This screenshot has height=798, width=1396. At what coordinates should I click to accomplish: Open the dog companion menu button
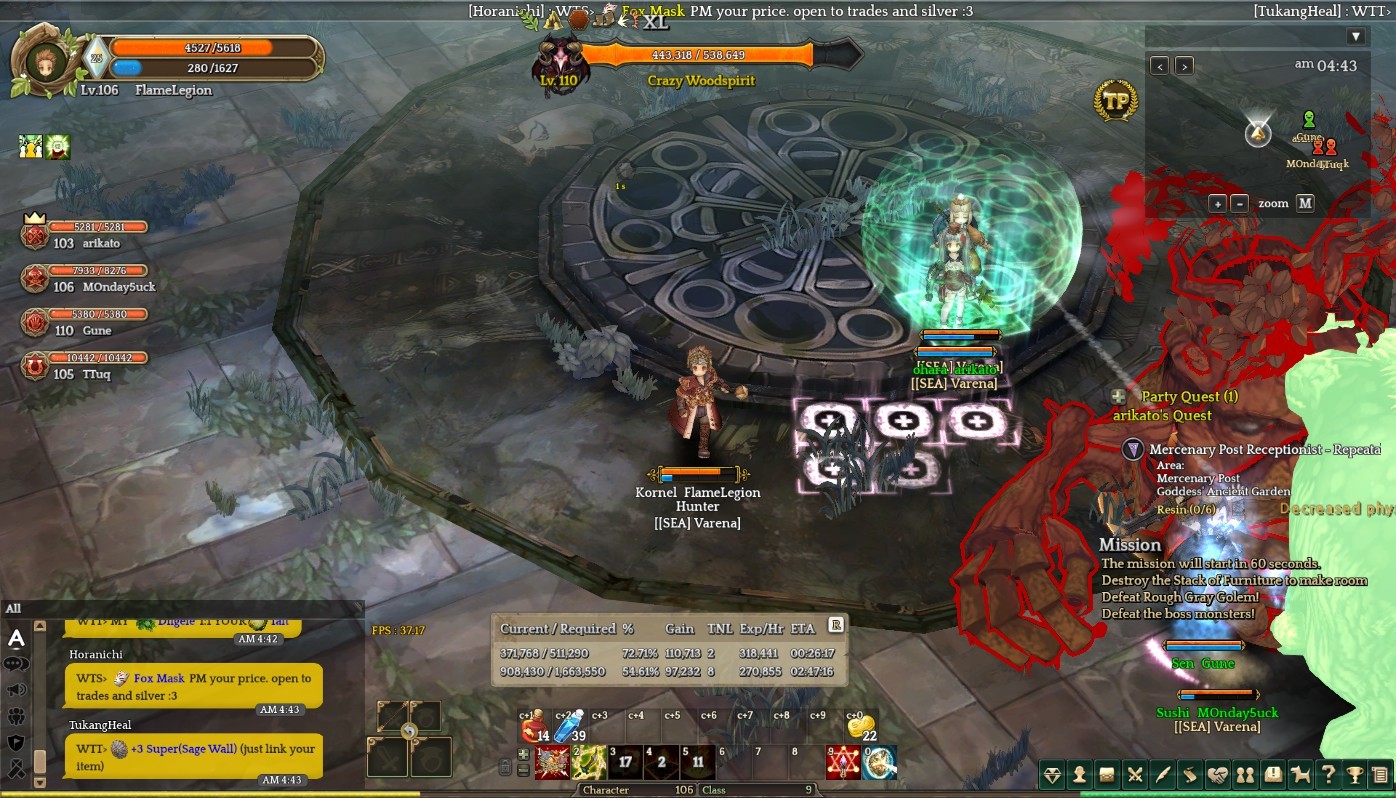[x=1300, y=774]
